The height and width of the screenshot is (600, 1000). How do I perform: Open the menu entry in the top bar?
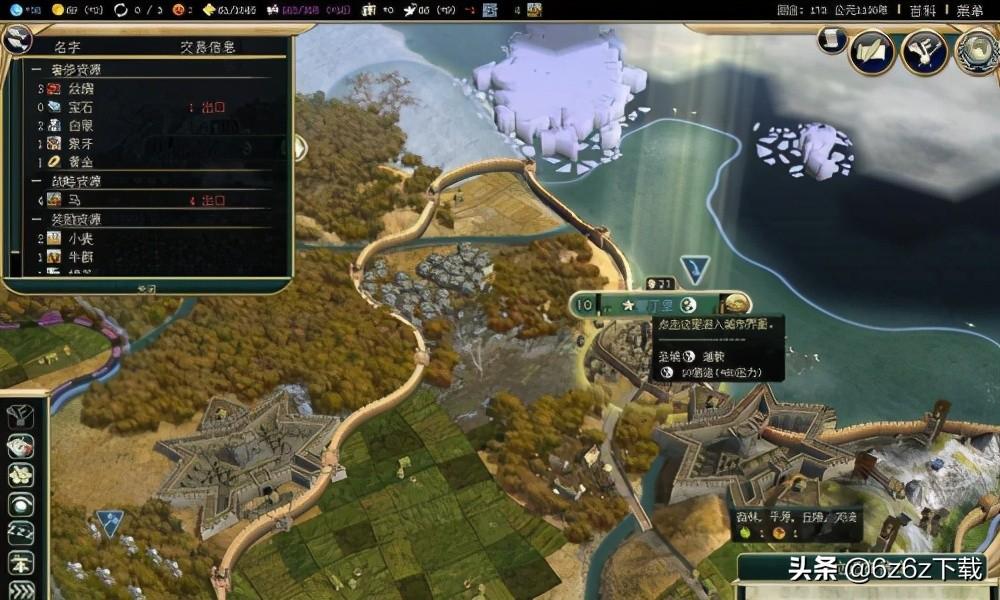(968, 10)
